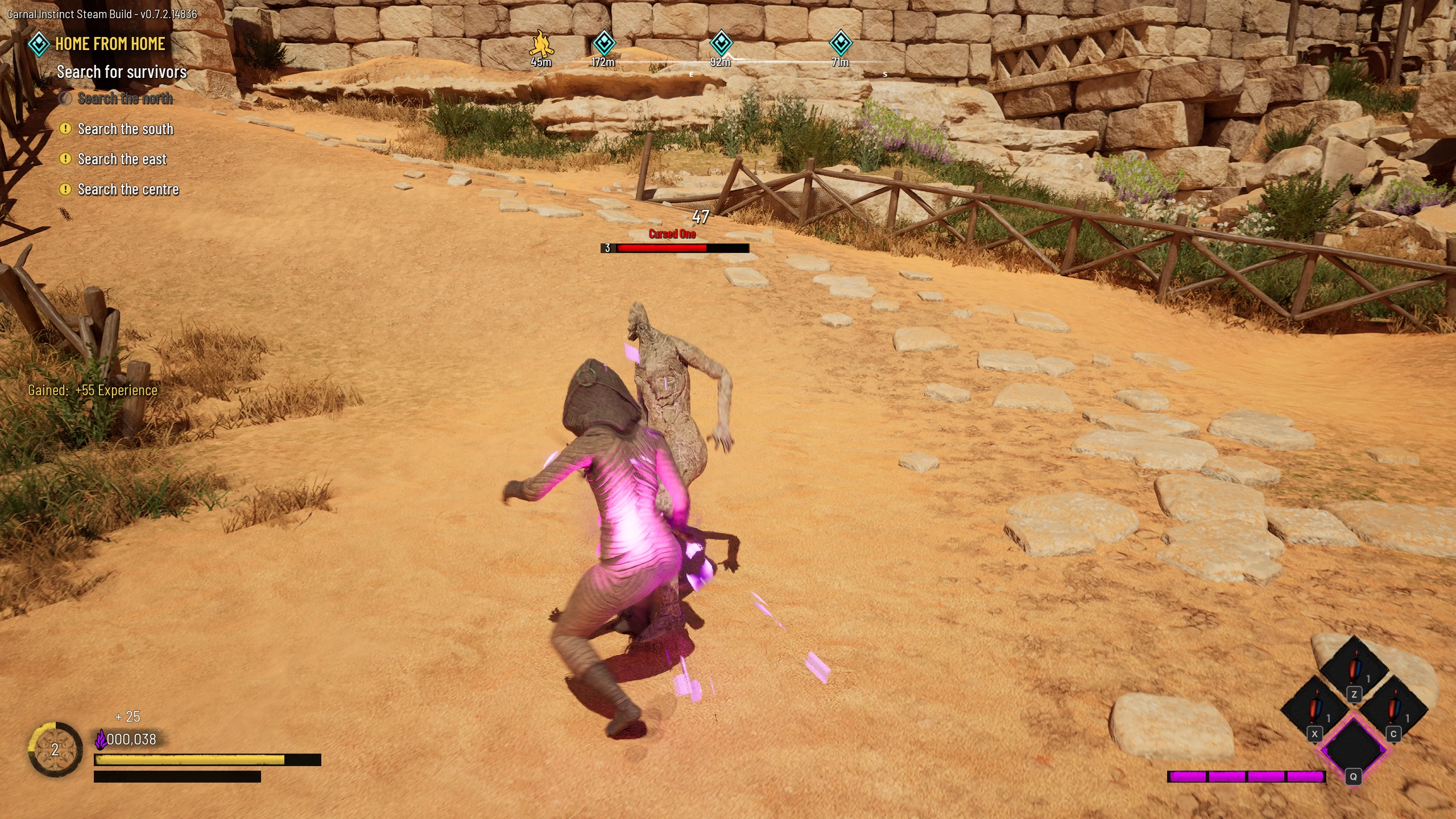Use the potion in the X quick slot
The image size is (1456, 819).
tap(1314, 709)
